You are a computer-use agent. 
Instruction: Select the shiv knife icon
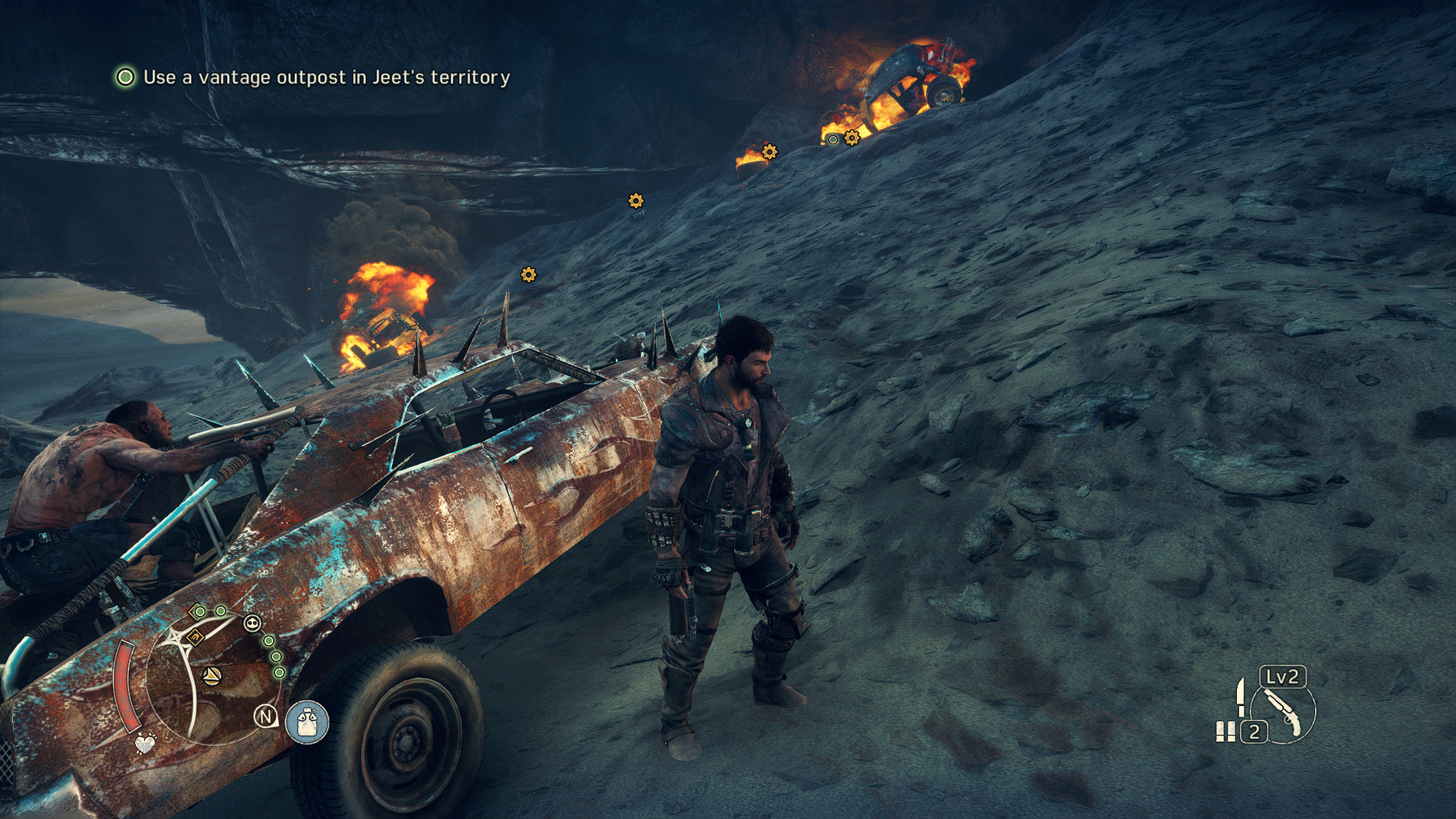[x=1241, y=696]
